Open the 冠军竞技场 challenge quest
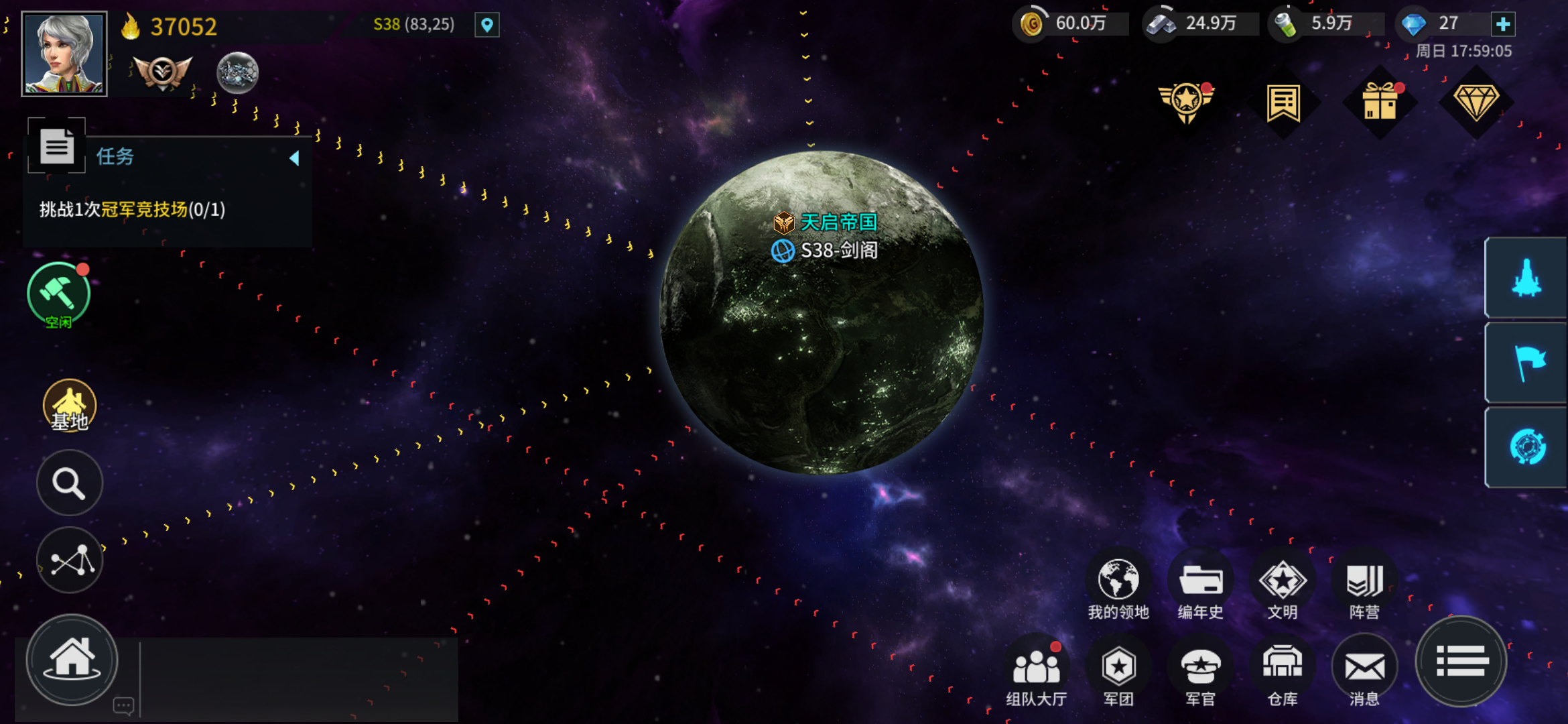Screen dimensions: 1568x724 132,210
